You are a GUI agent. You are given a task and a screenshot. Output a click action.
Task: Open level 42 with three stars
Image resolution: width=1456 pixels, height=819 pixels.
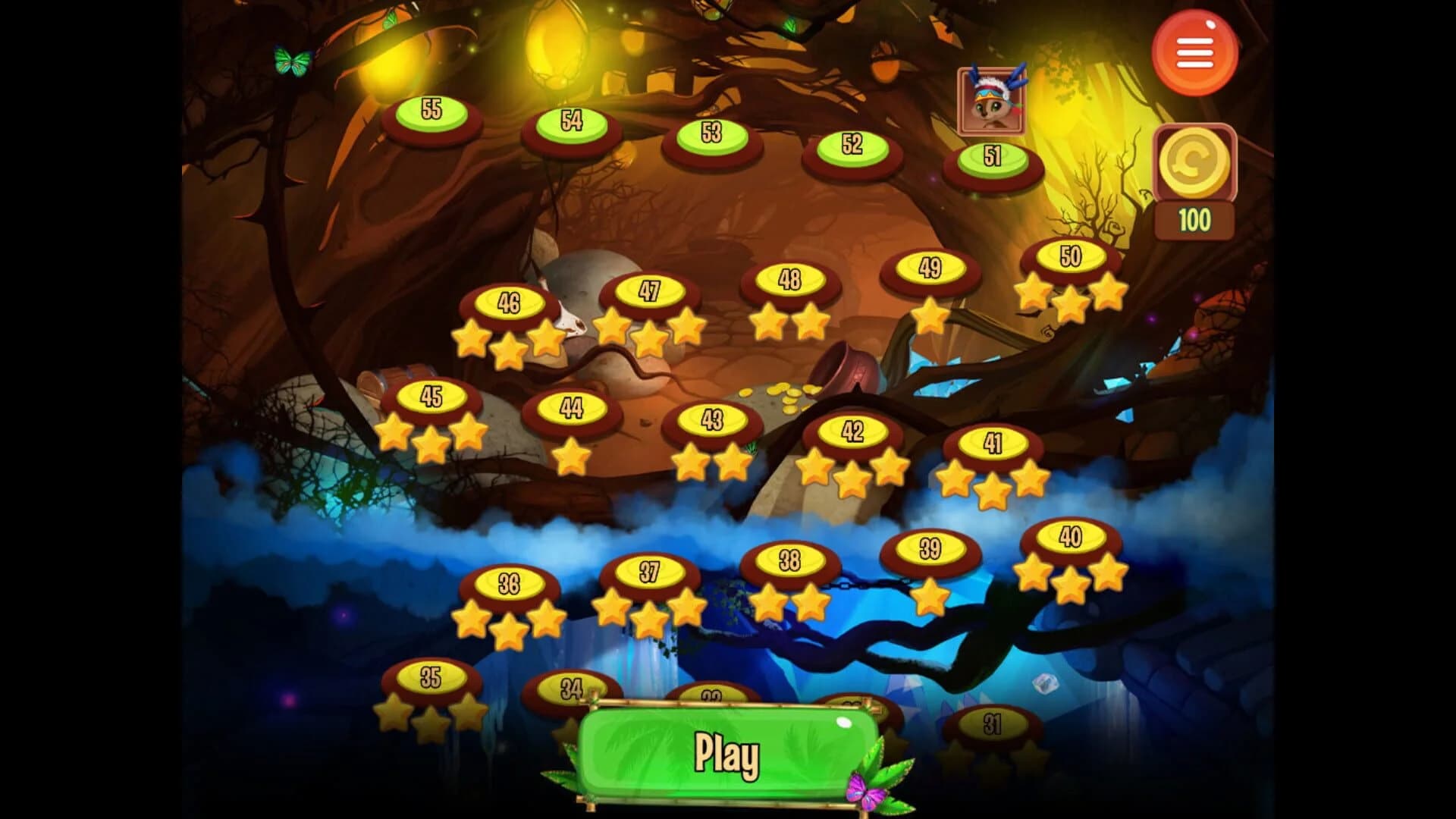click(852, 433)
